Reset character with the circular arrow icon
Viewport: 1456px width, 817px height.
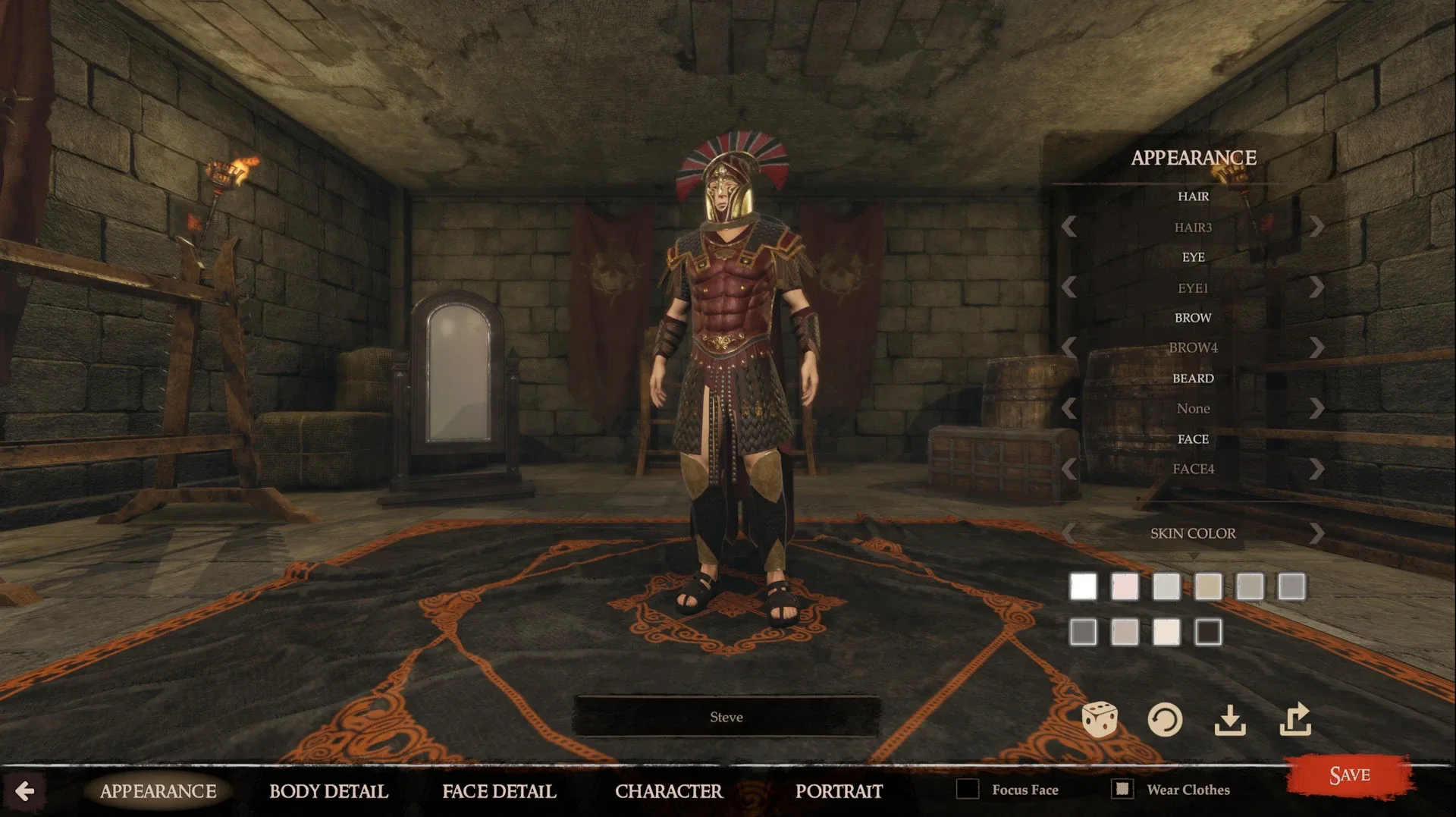click(1166, 719)
